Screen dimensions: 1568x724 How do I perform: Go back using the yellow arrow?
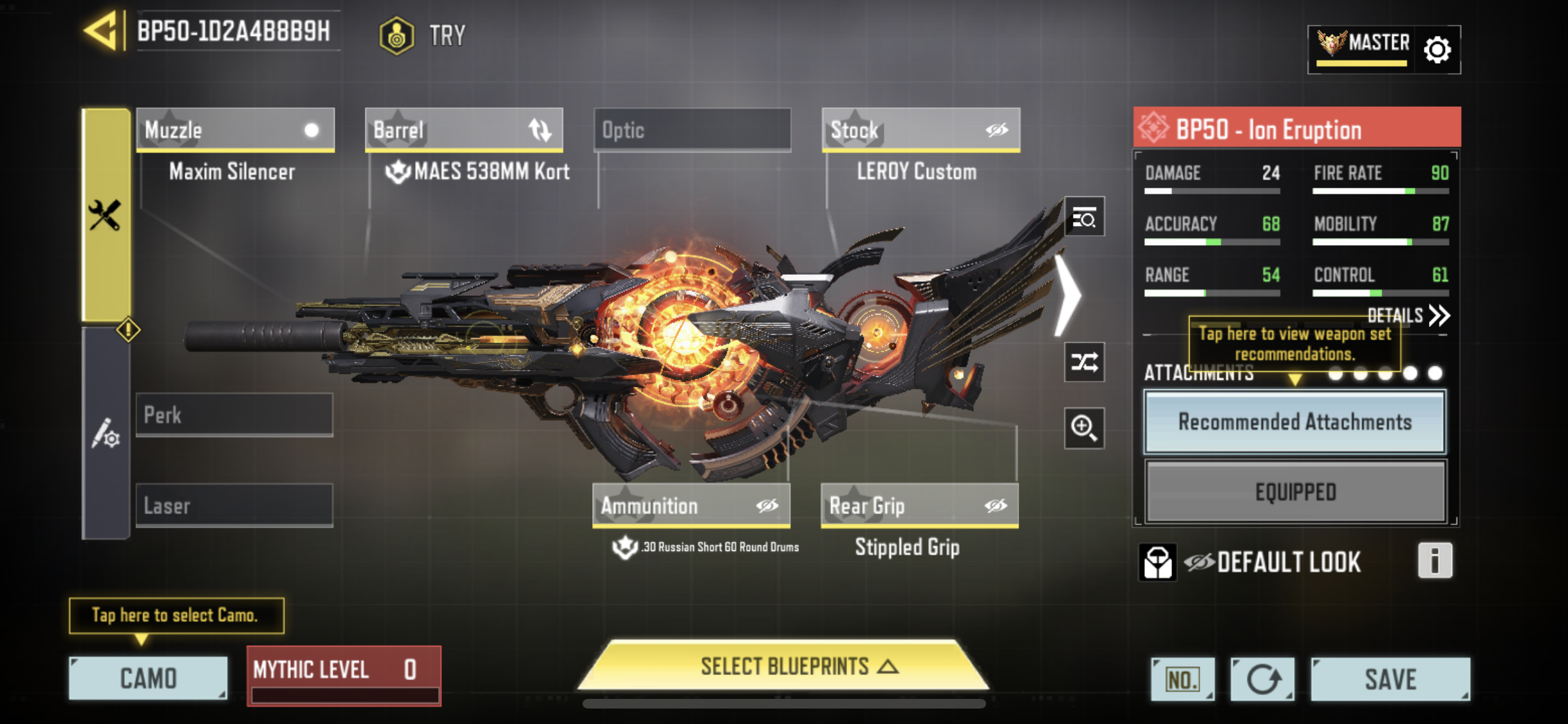(x=102, y=31)
